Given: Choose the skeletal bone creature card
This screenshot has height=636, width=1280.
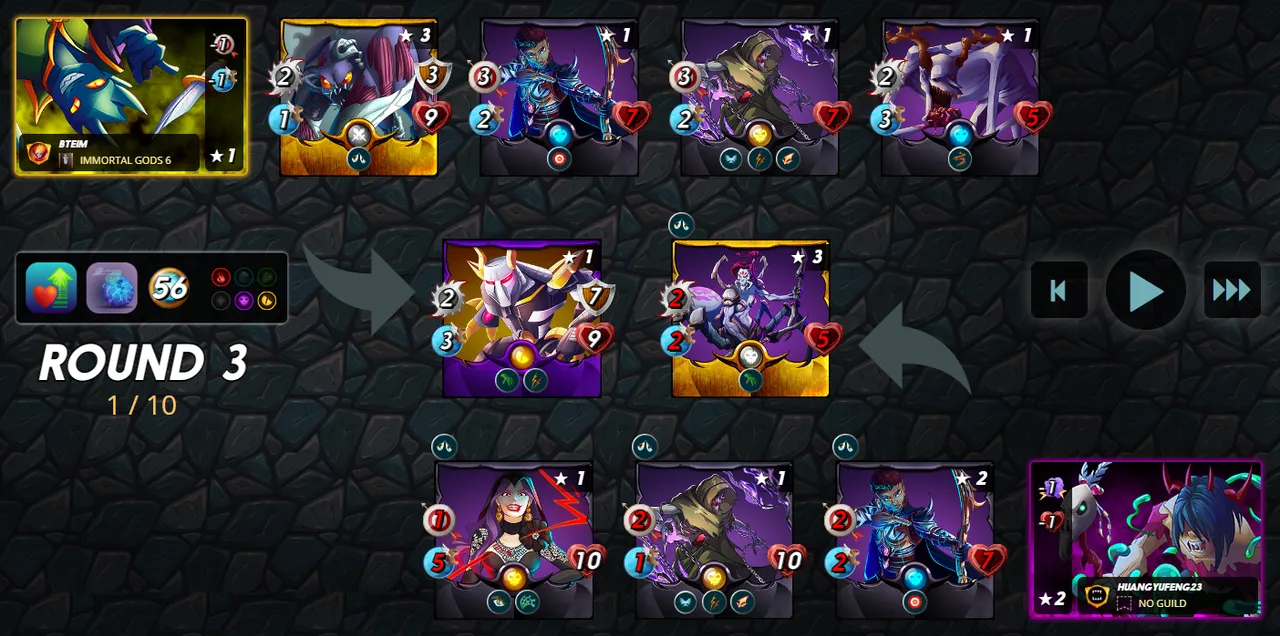Looking at the screenshot, I should tap(960, 96).
